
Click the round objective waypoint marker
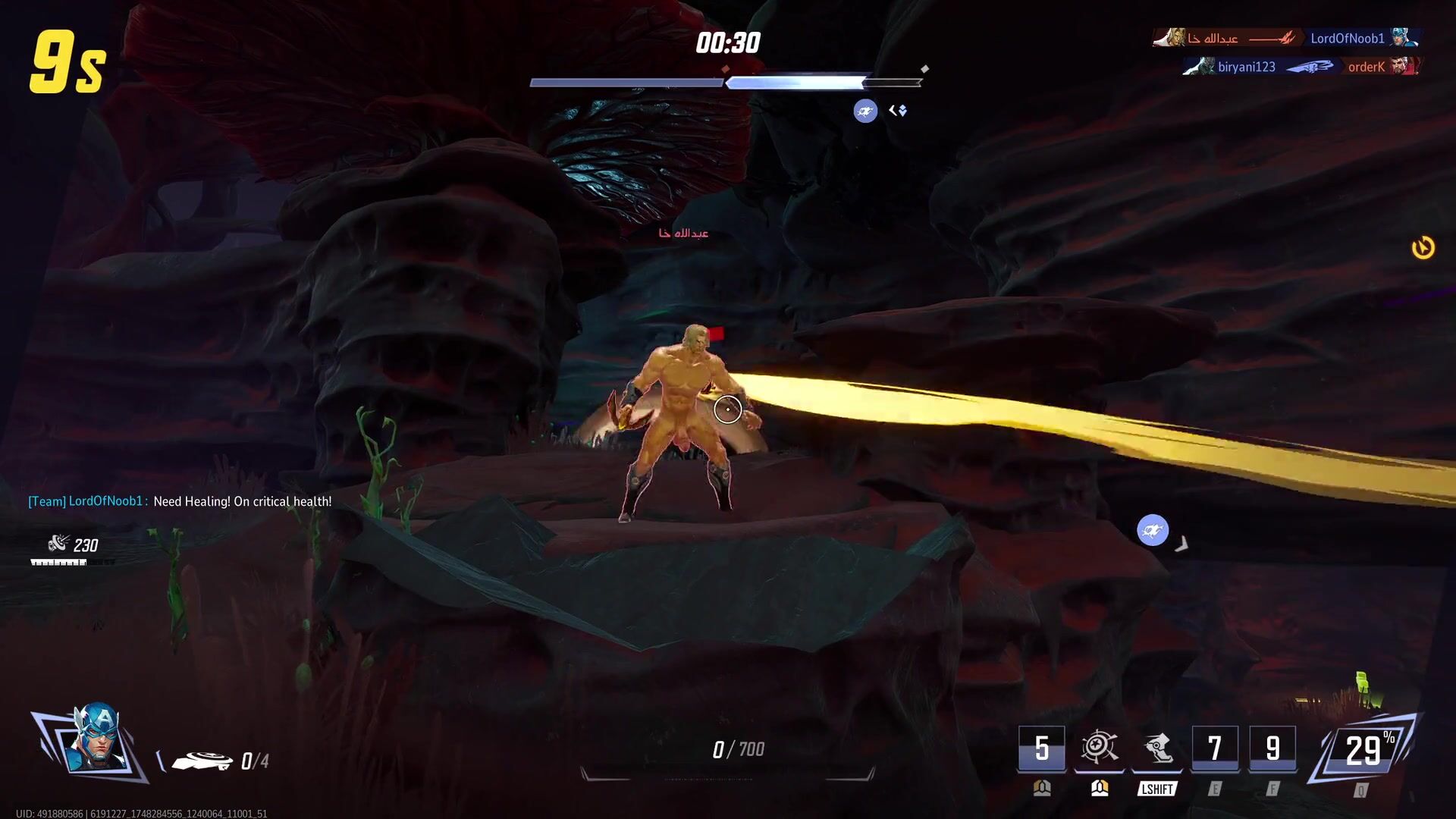[x=1152, y=530]
